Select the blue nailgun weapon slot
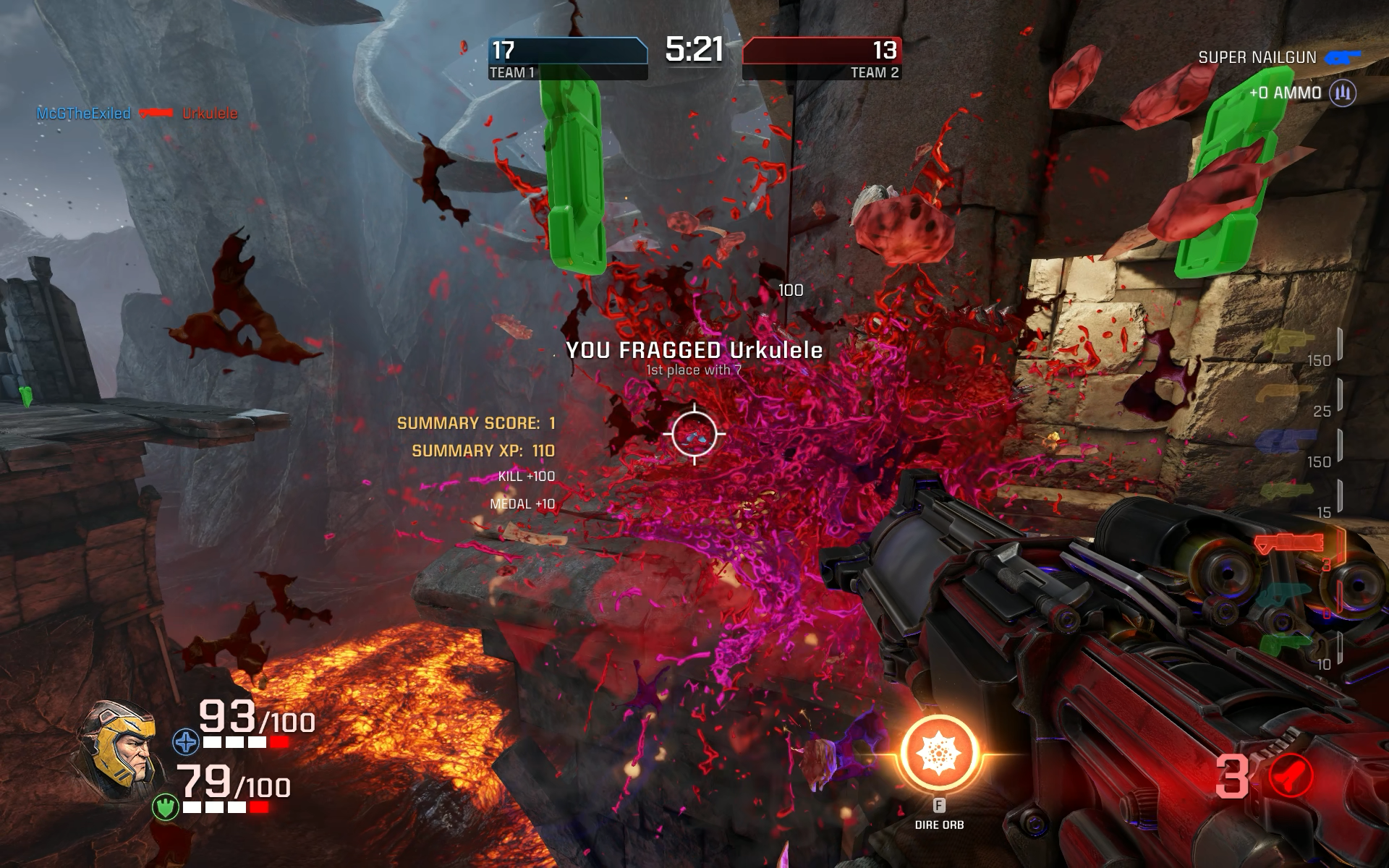This screenshot has width=1389, height=868. click(x=1285, y=441)
